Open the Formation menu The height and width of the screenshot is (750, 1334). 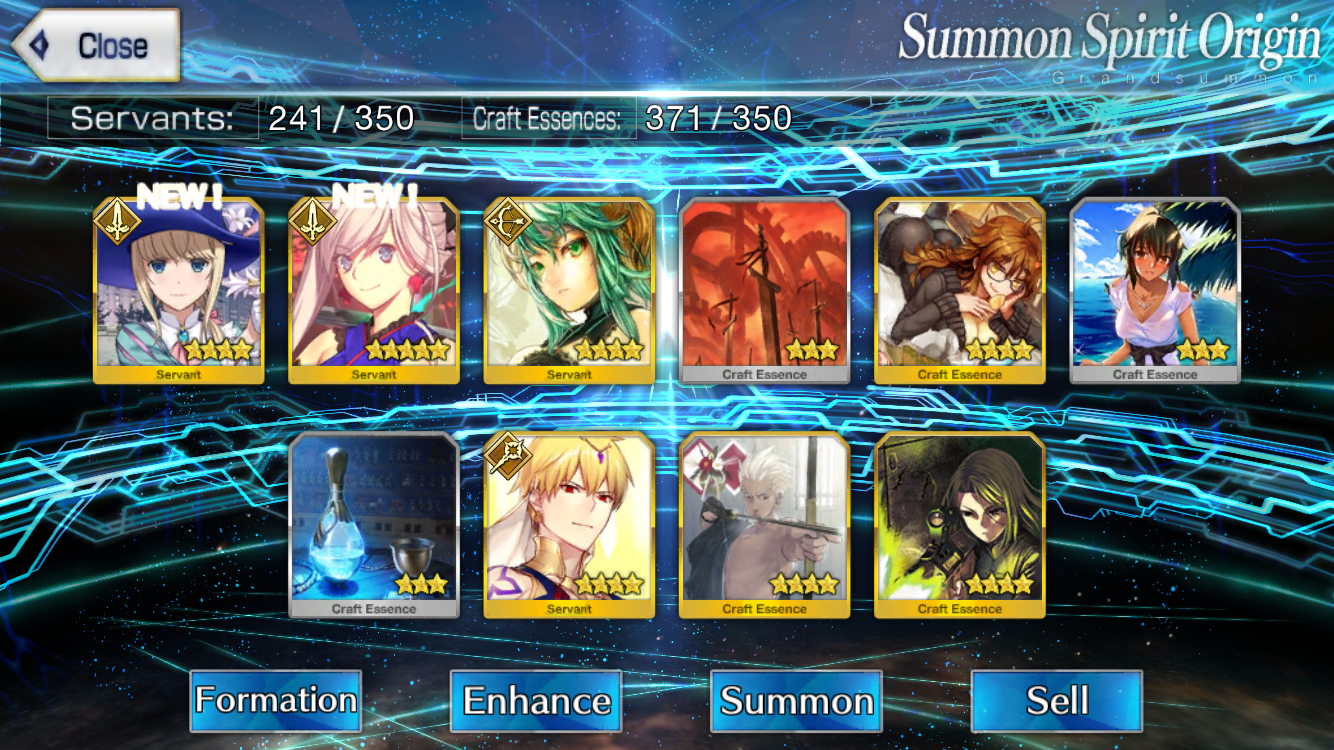[275, 700]
